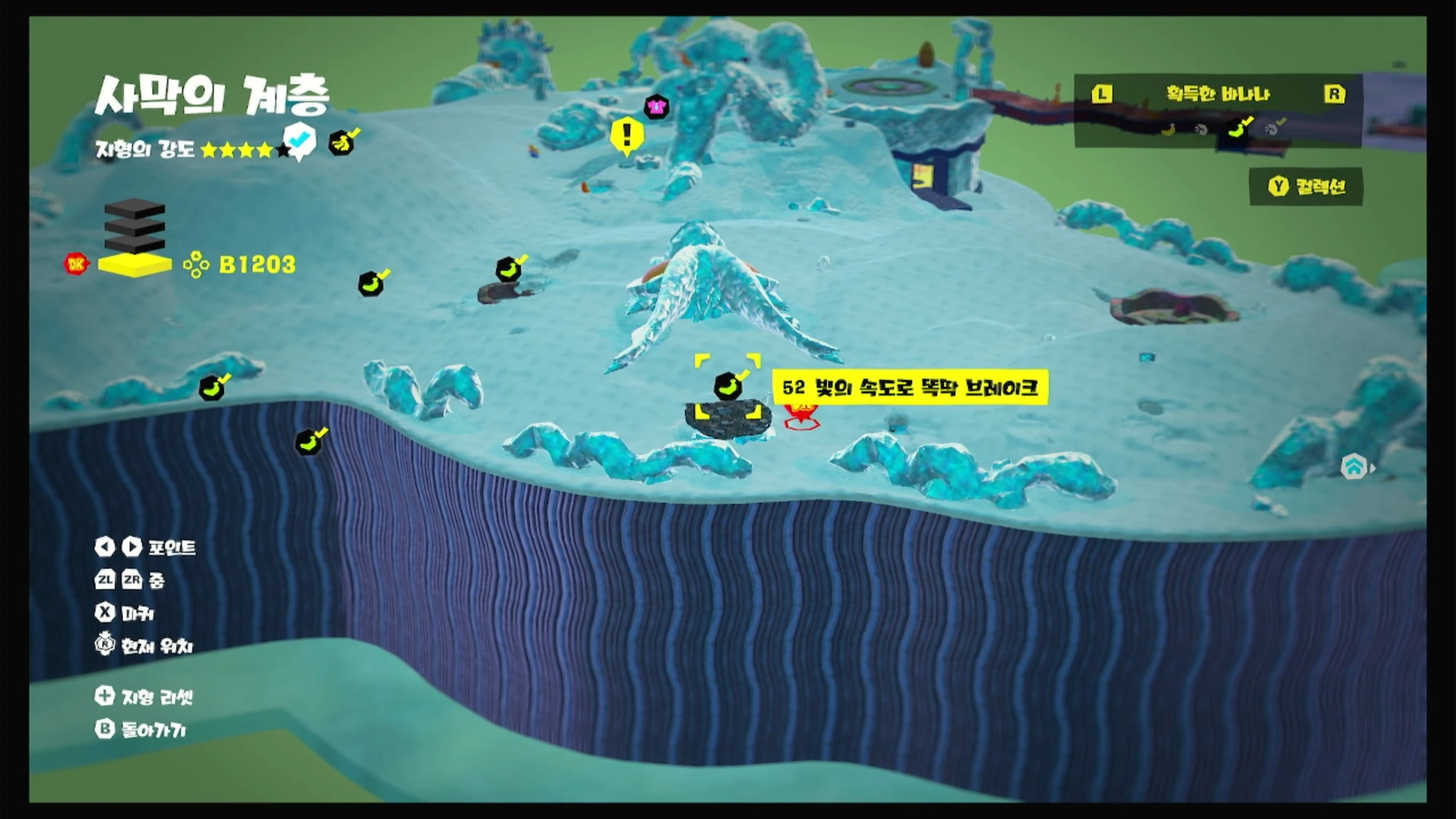The width and height of the screenshot is (1456, 819).
Task: Select the highlighted banana marker numbered 52
Action: (728, 386)
